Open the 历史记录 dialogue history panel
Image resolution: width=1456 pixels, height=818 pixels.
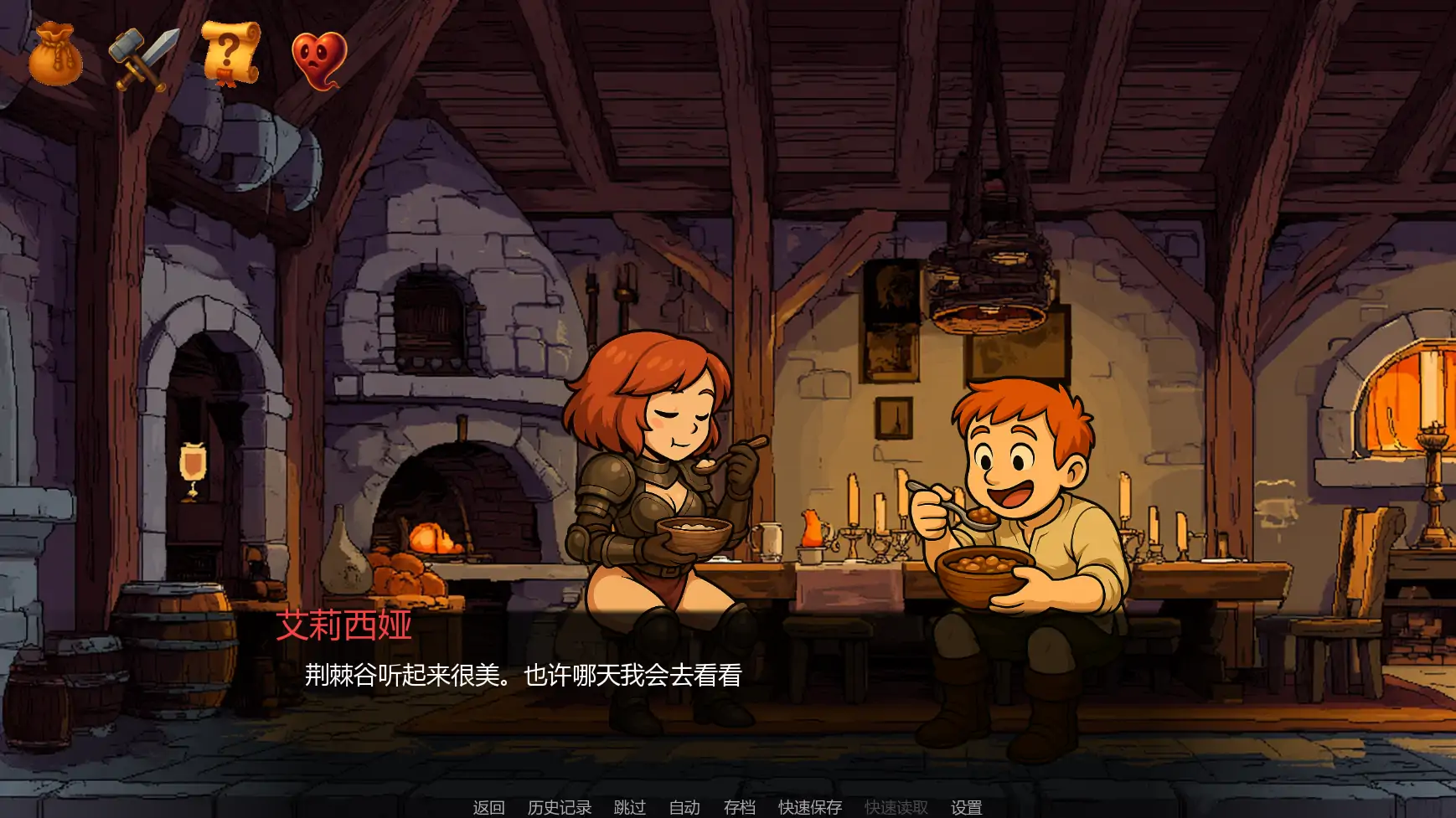[x=558, y=808]
